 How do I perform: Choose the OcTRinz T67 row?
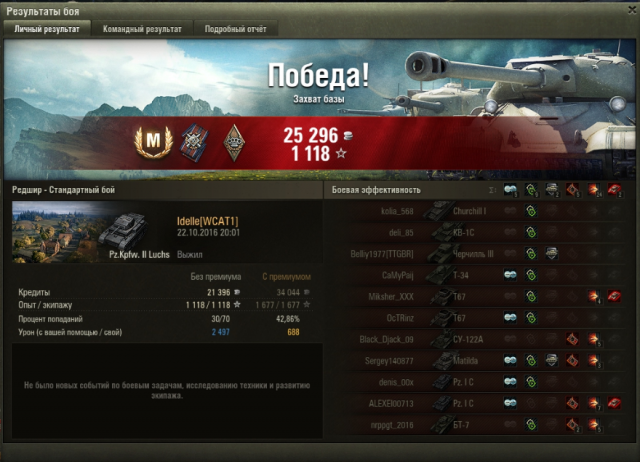(x=480, y=318)
